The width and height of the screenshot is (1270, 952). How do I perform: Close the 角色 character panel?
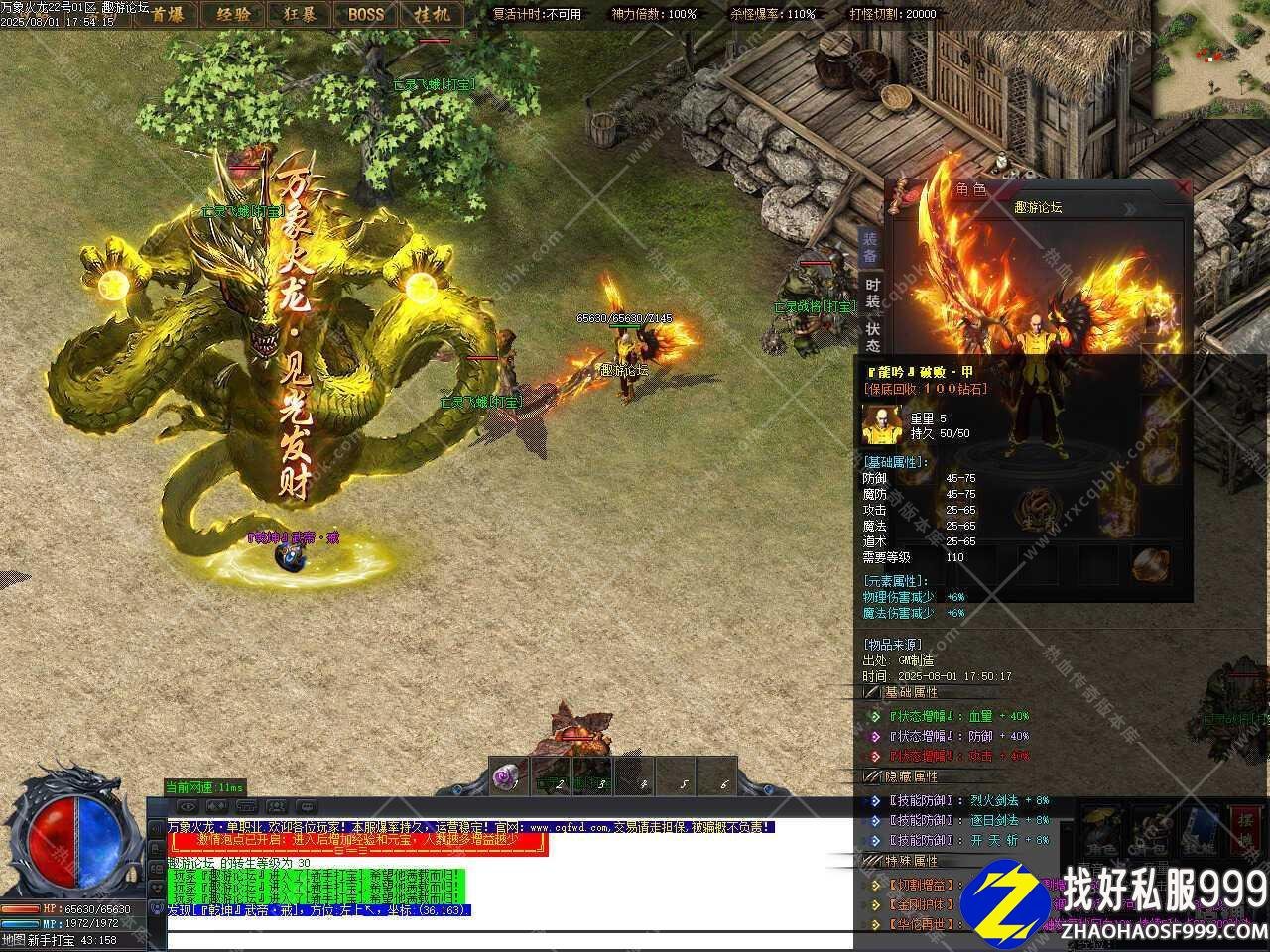tap(1182, 187)
